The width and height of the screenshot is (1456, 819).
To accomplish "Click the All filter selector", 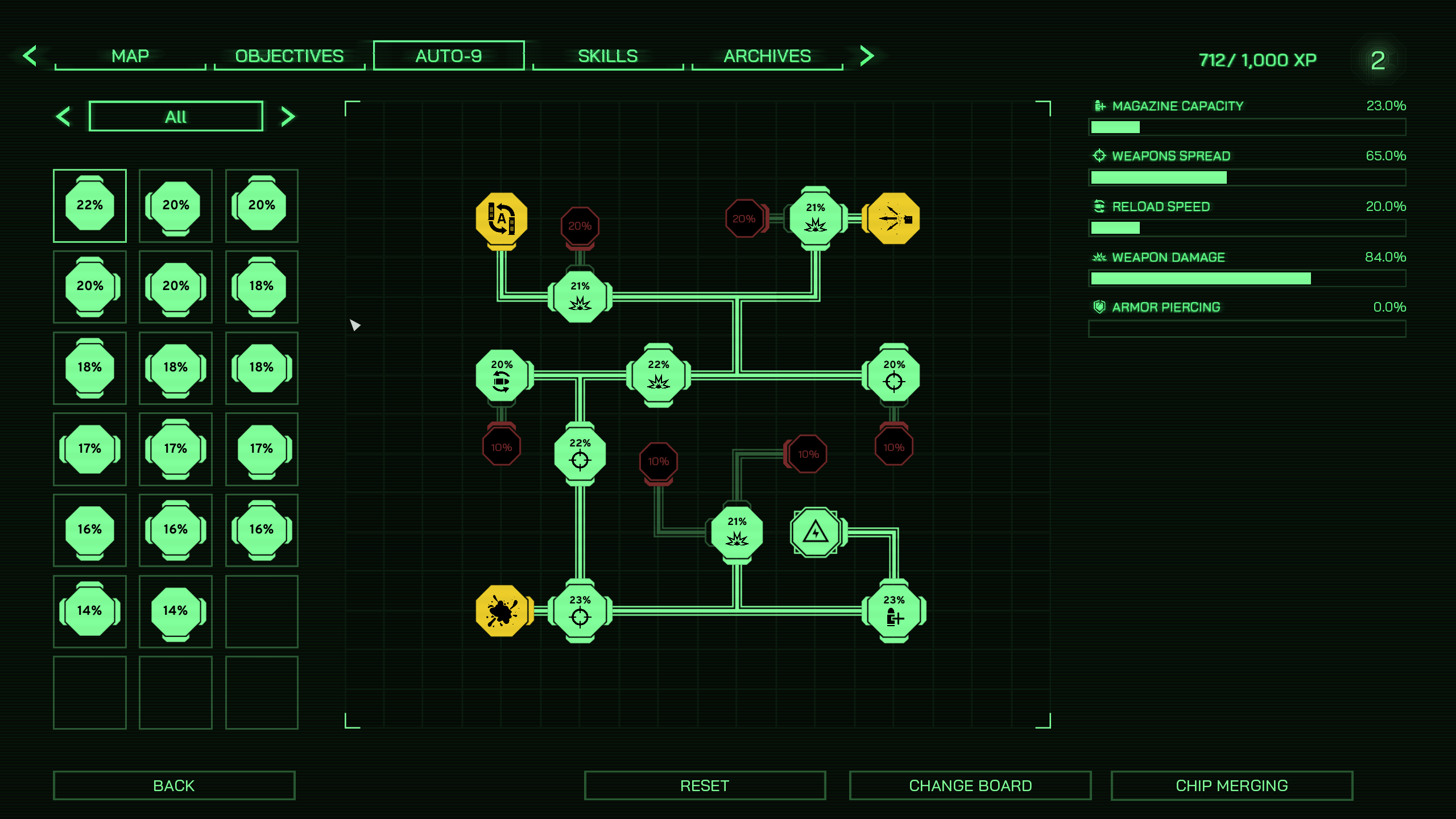I will pyautogui.click(x=176, y=117).
